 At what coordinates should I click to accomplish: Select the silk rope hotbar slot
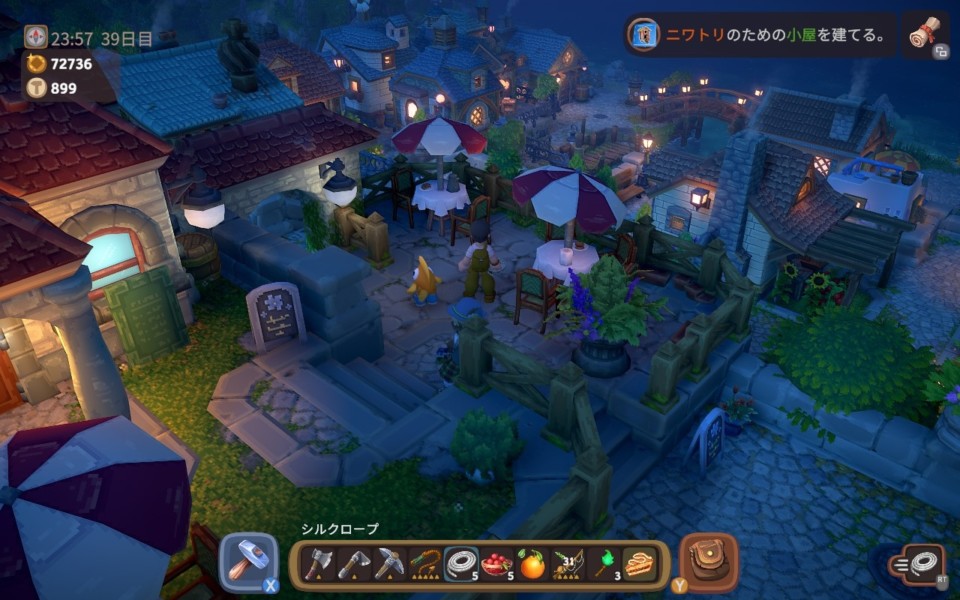(461, 565)
